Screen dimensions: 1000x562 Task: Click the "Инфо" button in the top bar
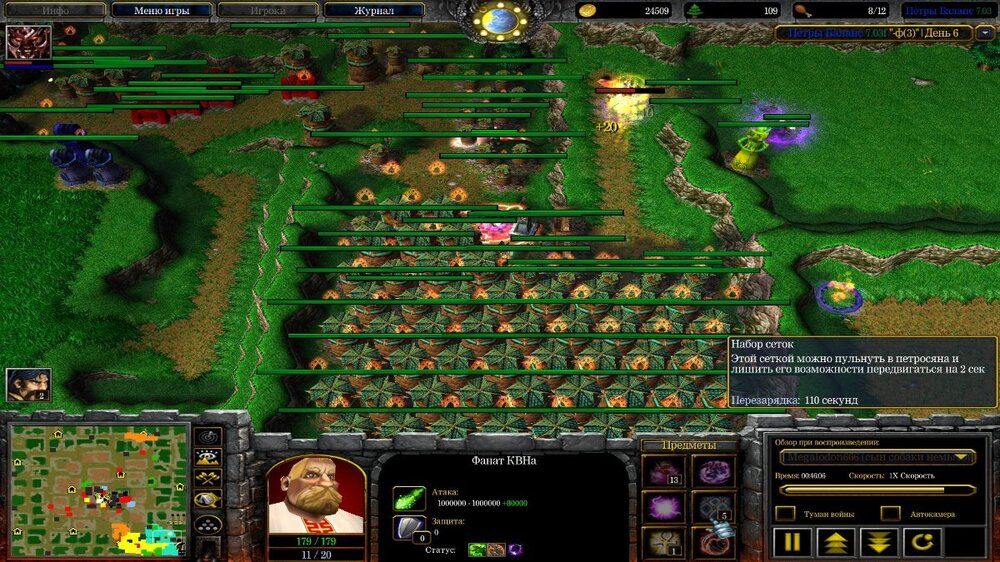click(55, 11)
